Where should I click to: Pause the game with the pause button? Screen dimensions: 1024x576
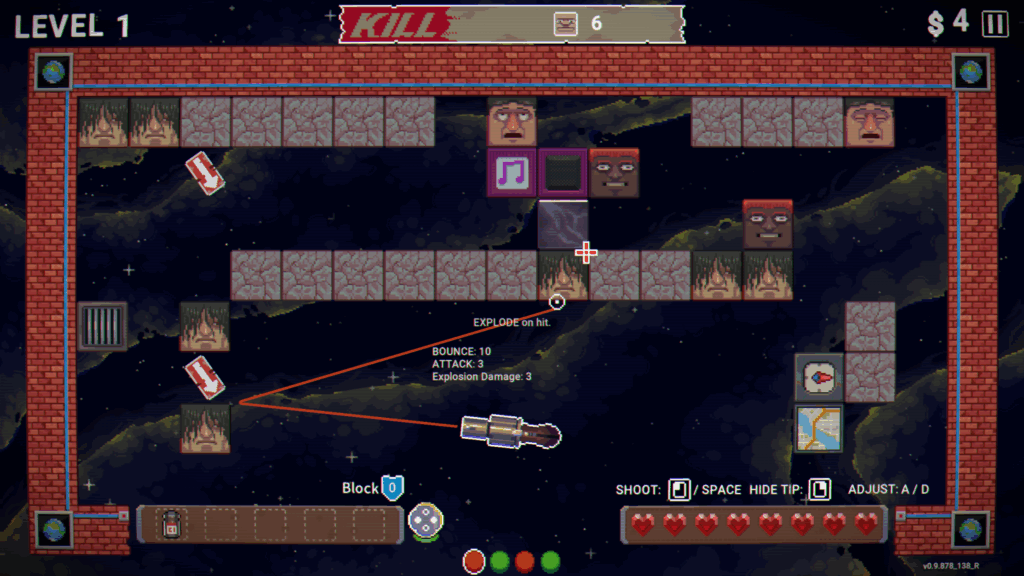(995, 24)
